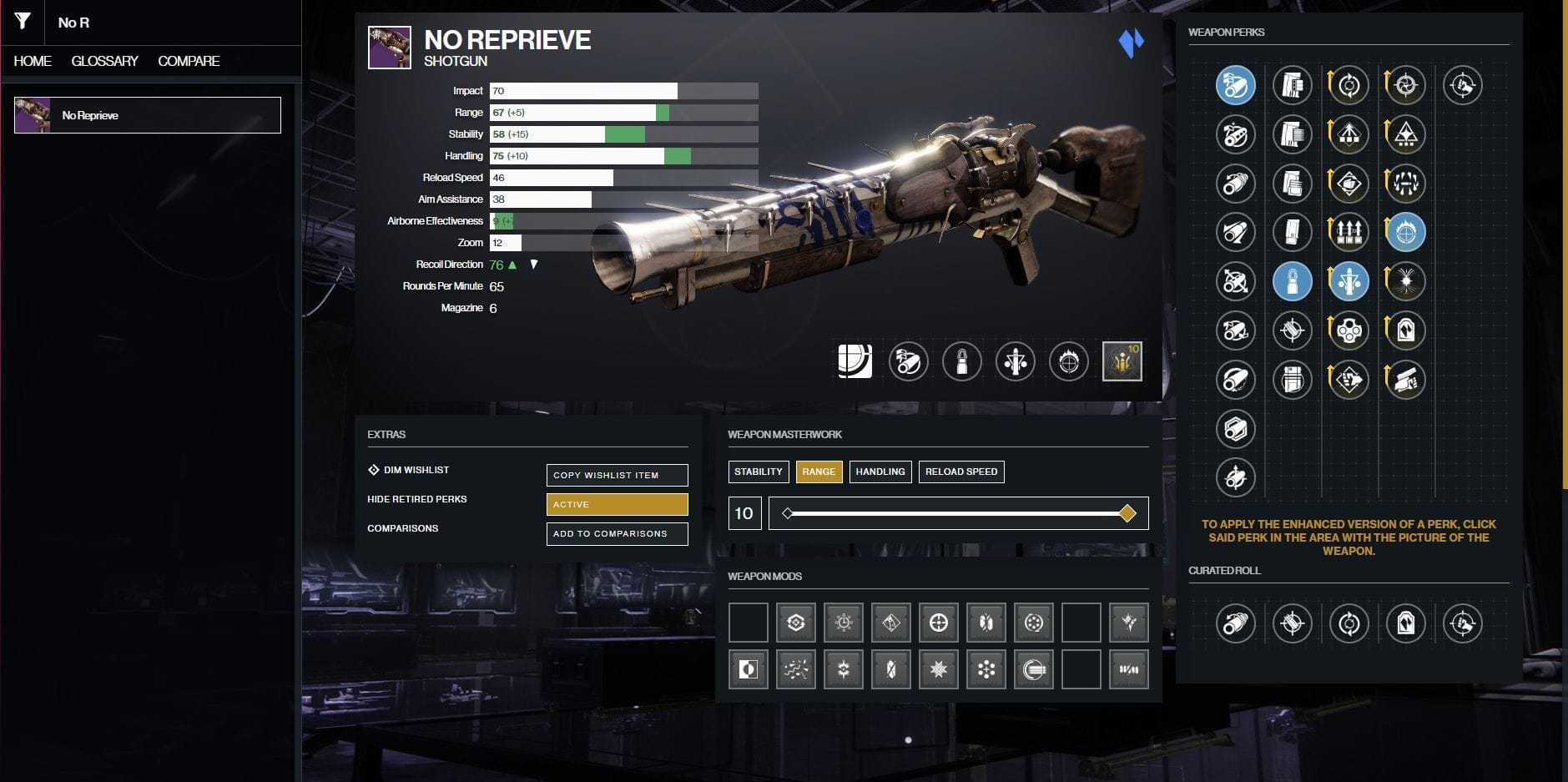The height and width of the screenshot is (782, 1568).
Task: Click the filter funnel icon in the top-left
Action: 21,23
